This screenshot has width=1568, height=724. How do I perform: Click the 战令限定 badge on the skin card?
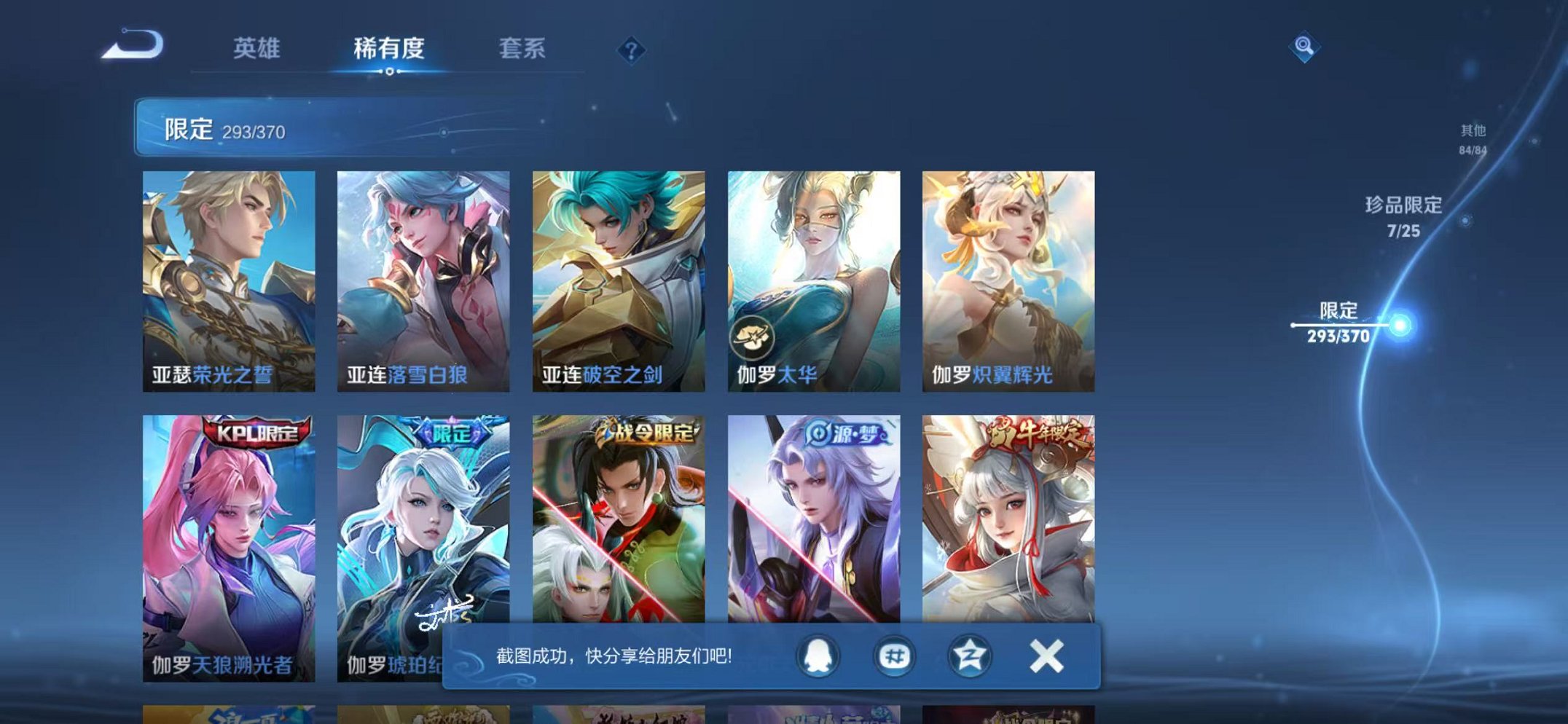[x=648, y=431]
